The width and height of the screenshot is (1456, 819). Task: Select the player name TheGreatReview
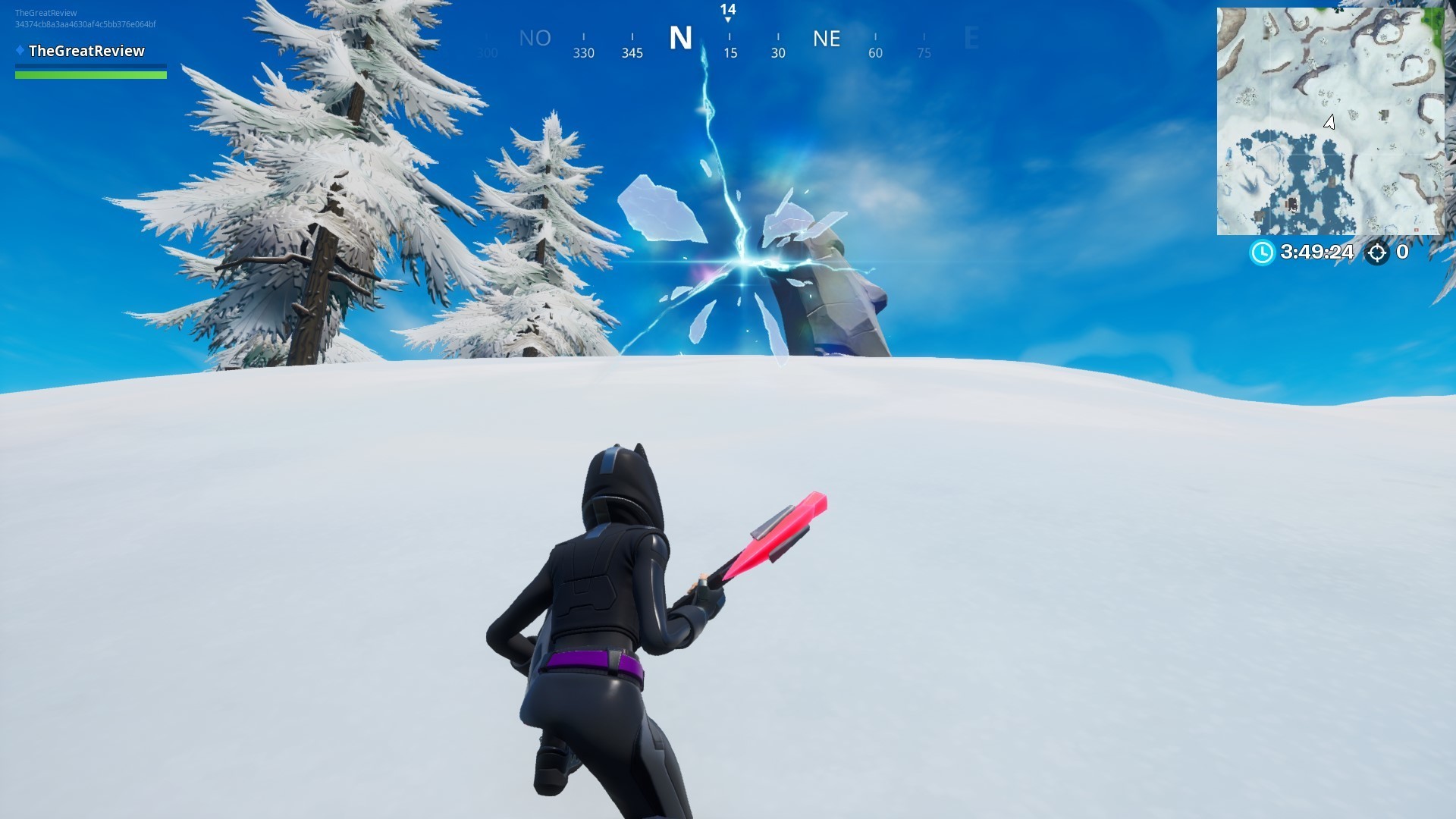[x=87, y=51]
